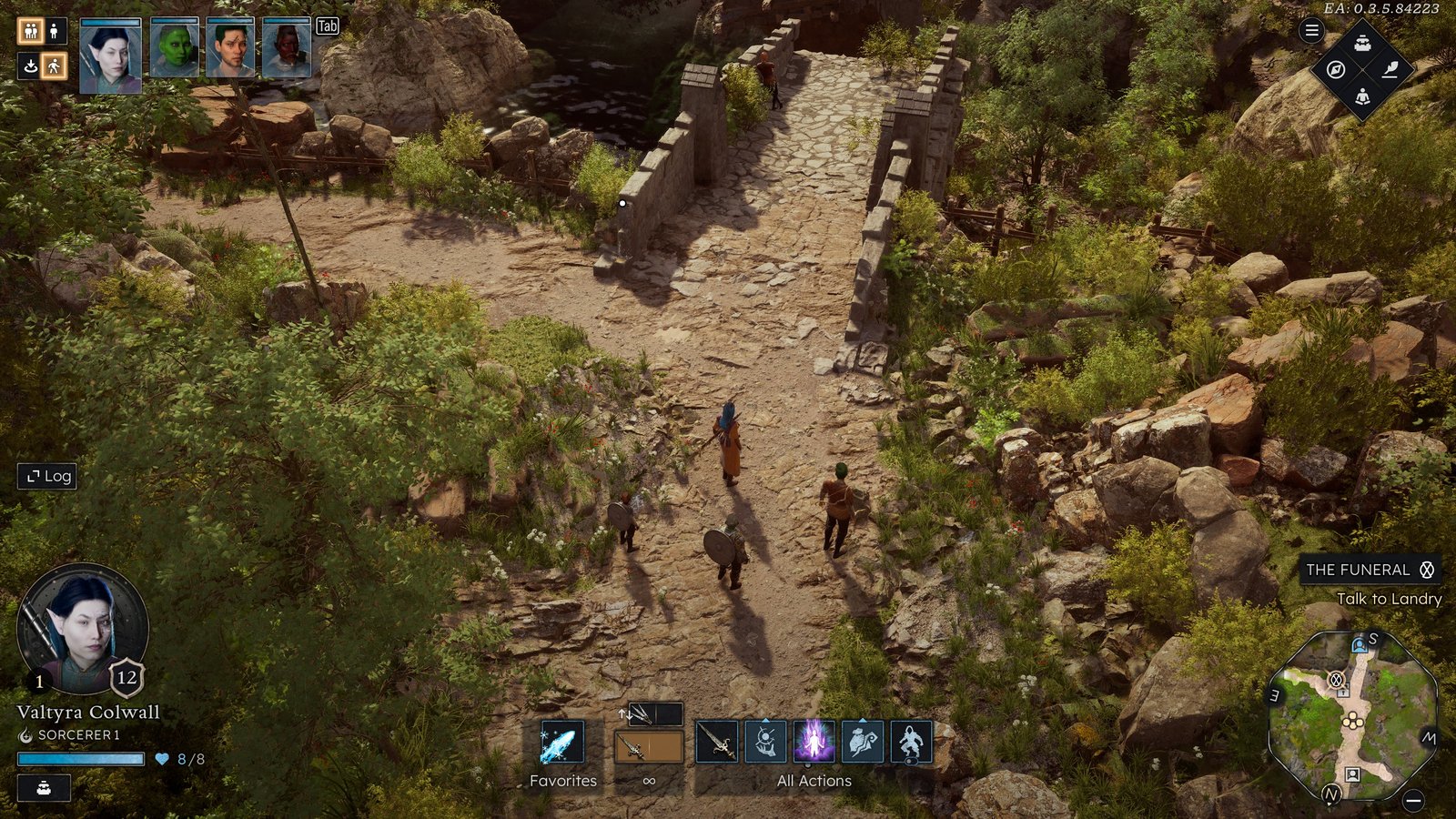Switch to single character mode

click(55, 32)
